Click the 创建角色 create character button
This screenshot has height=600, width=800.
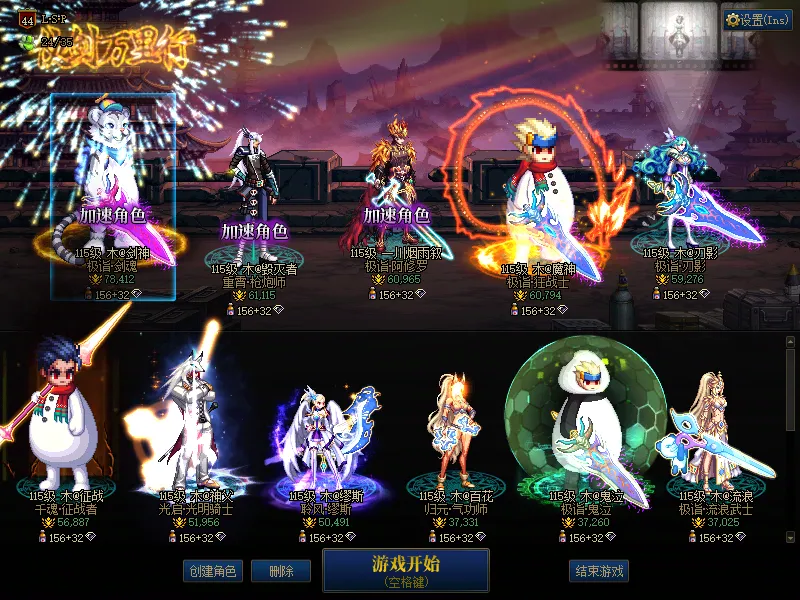click(x=211, y=571)
